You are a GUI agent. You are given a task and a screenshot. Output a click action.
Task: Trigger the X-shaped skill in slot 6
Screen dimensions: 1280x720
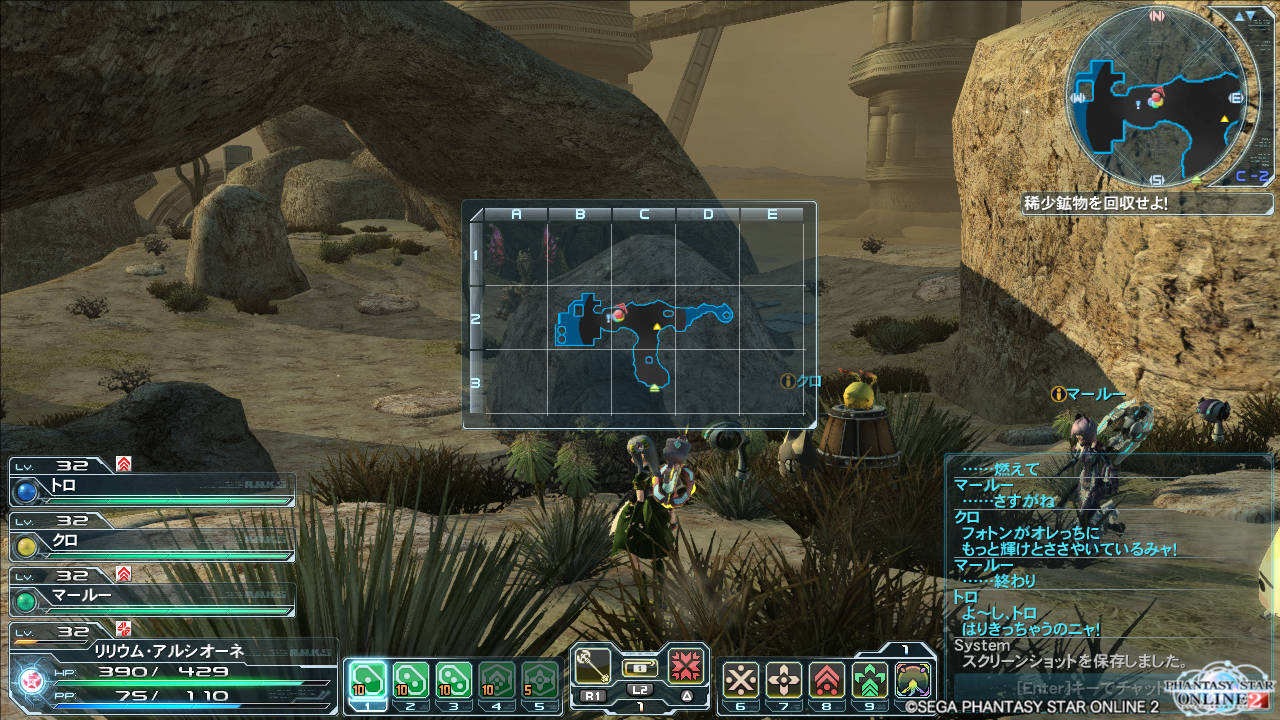point(741,680)
